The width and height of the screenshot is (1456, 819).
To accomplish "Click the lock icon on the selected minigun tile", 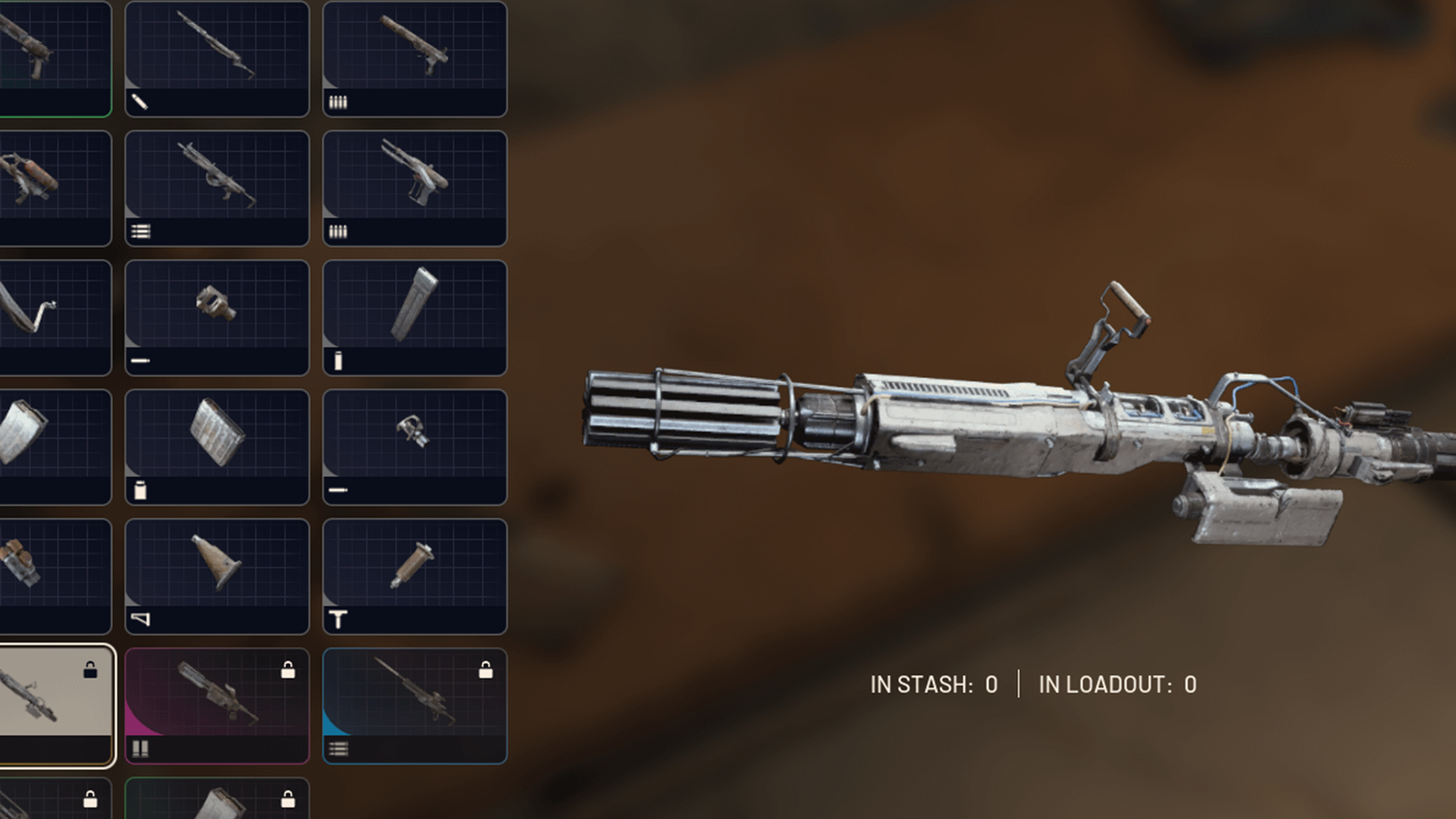I will click(90, 671).
